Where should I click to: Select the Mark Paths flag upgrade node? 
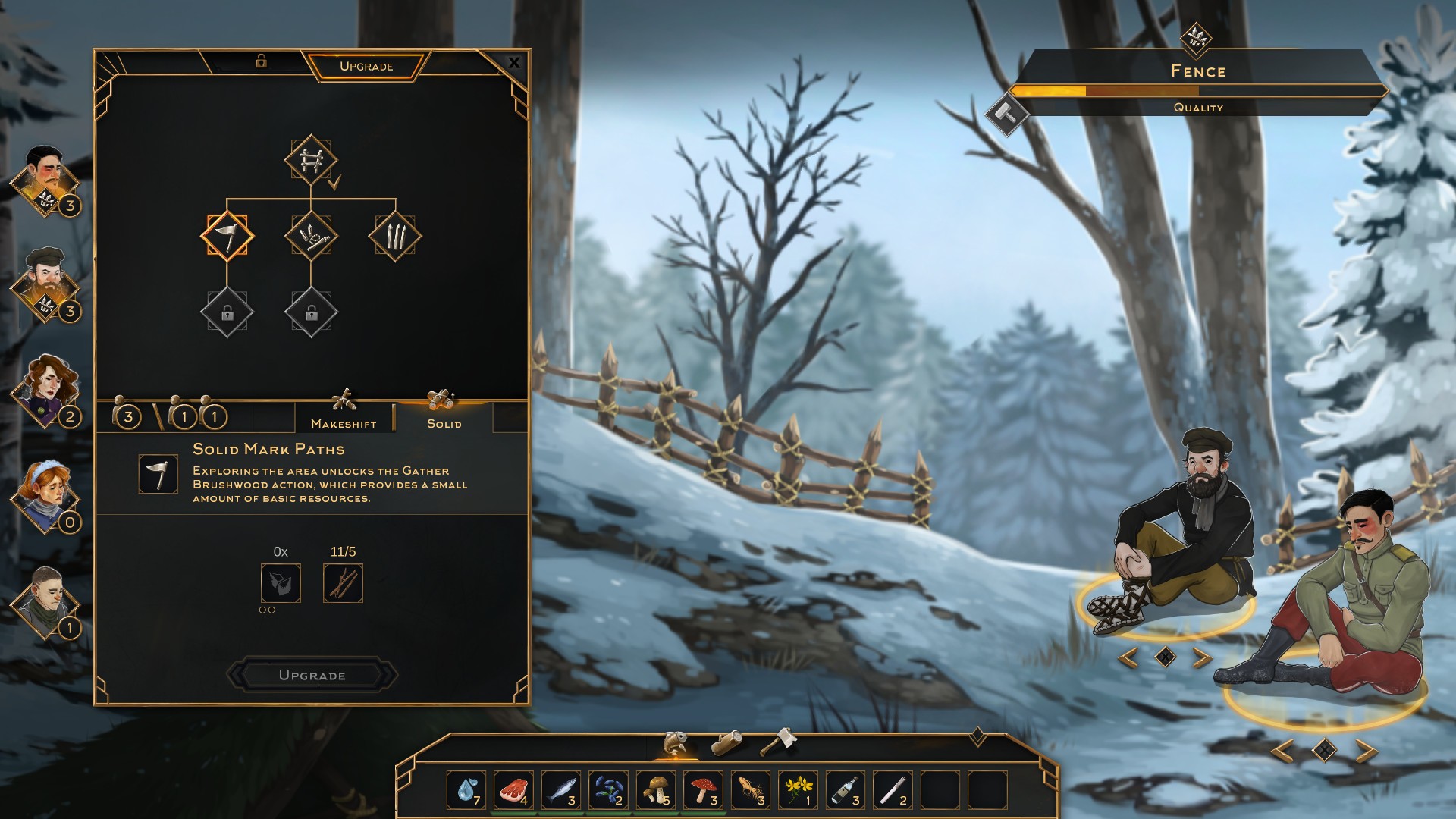pos(227,236)
